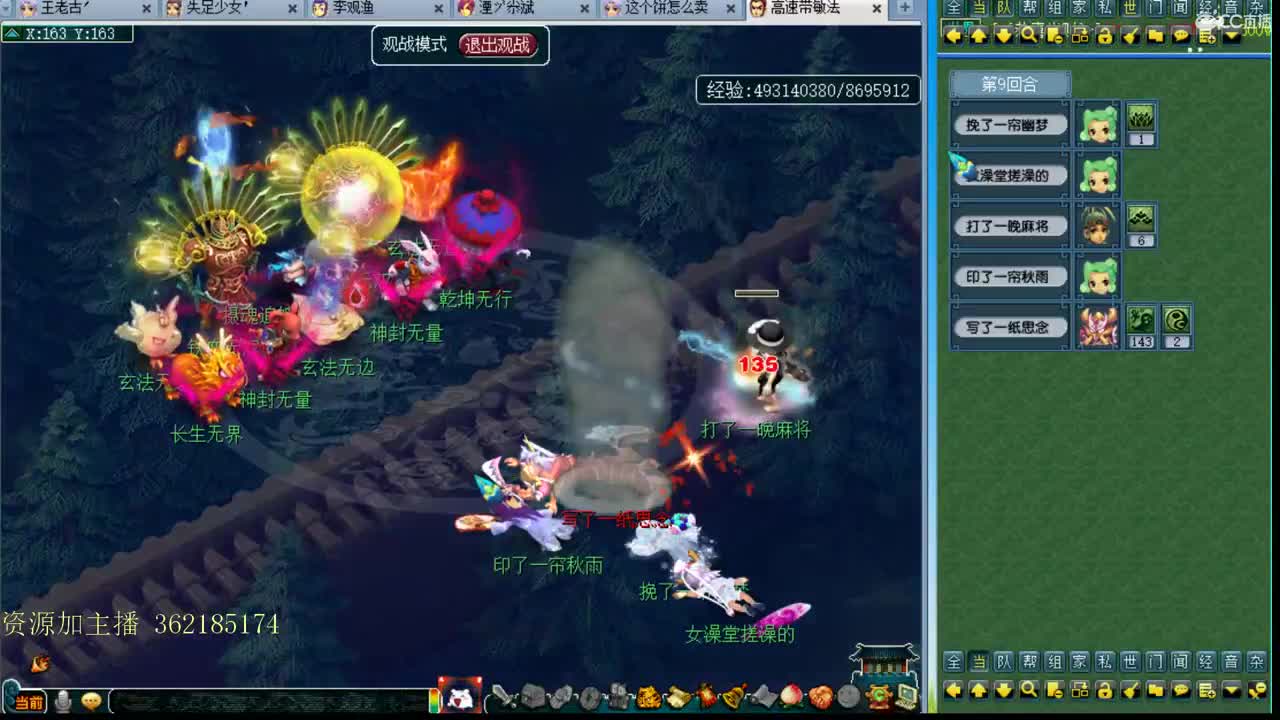The width and height of the screenshot is (1280, 720).
Task: Click the avatar thumbnail beside 挽了一帘幽梦
Action: 1098,124
